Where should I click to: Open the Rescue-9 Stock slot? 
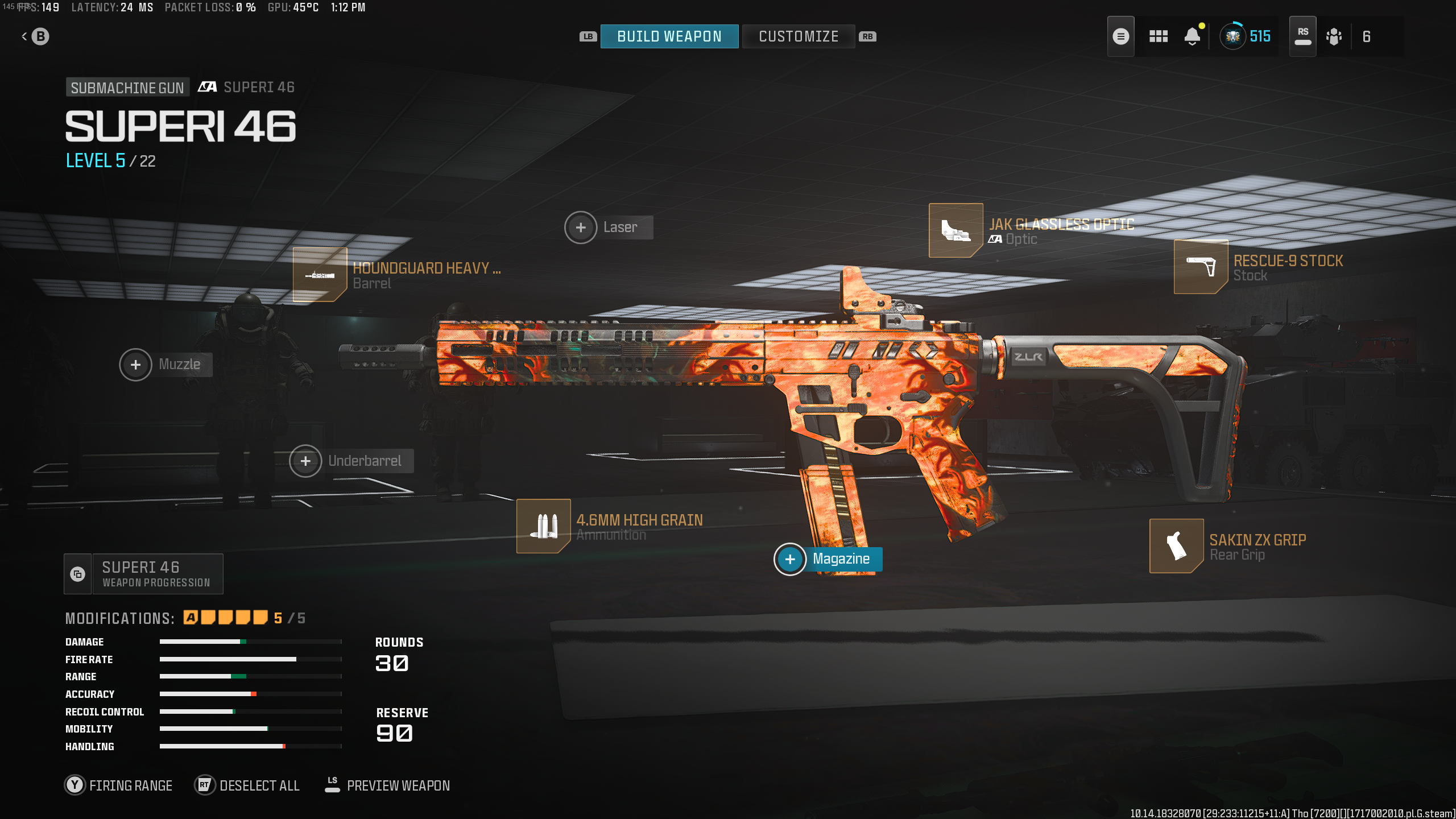click(1201, 267)
